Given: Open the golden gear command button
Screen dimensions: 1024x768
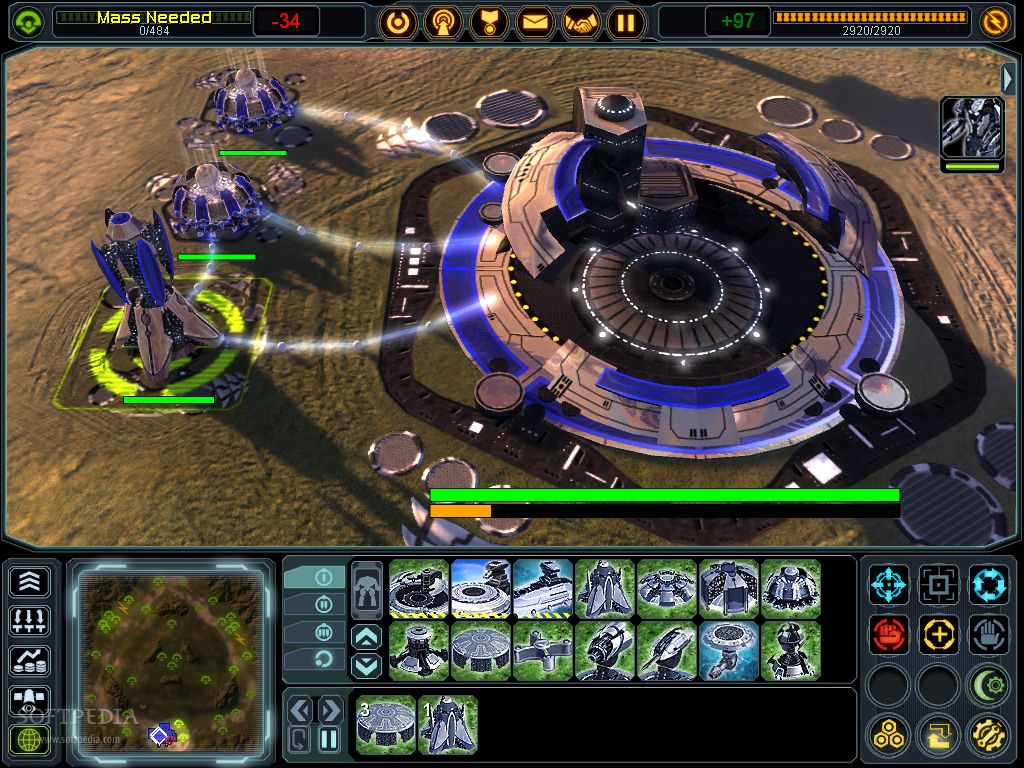Looking at the screenshot, I should click(x=989, y=736).
